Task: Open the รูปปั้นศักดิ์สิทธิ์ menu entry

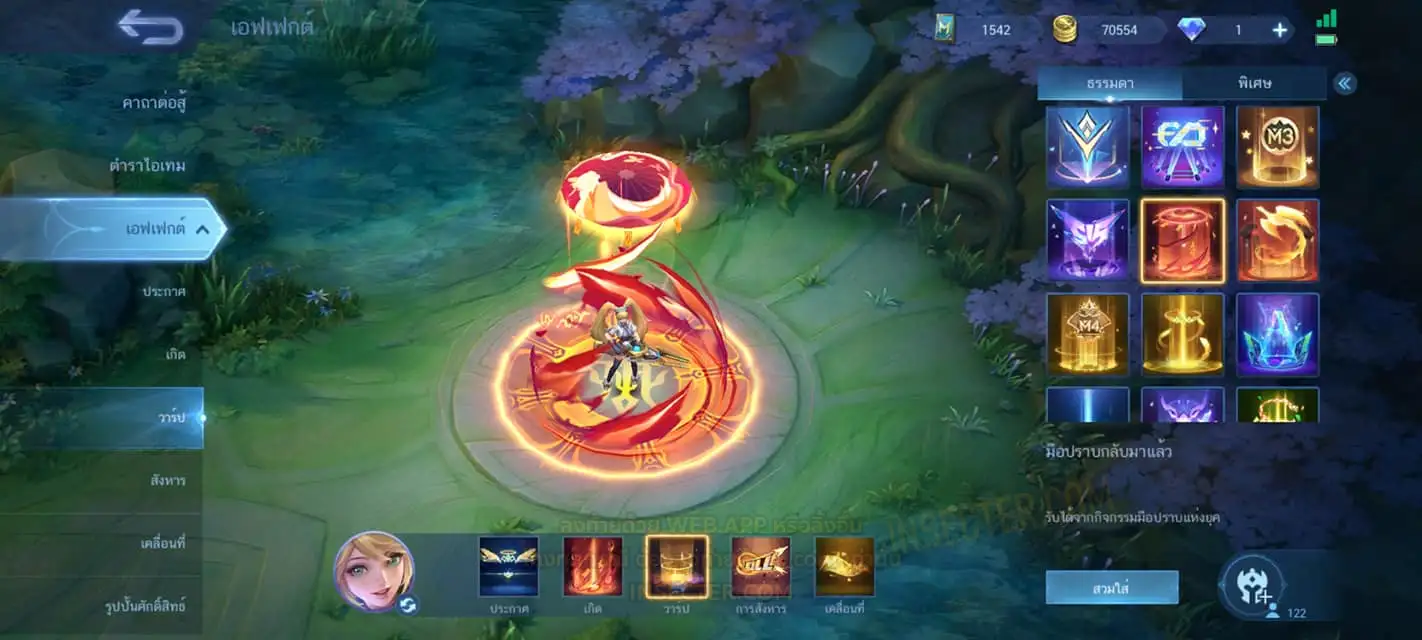Action: (145, 606)
